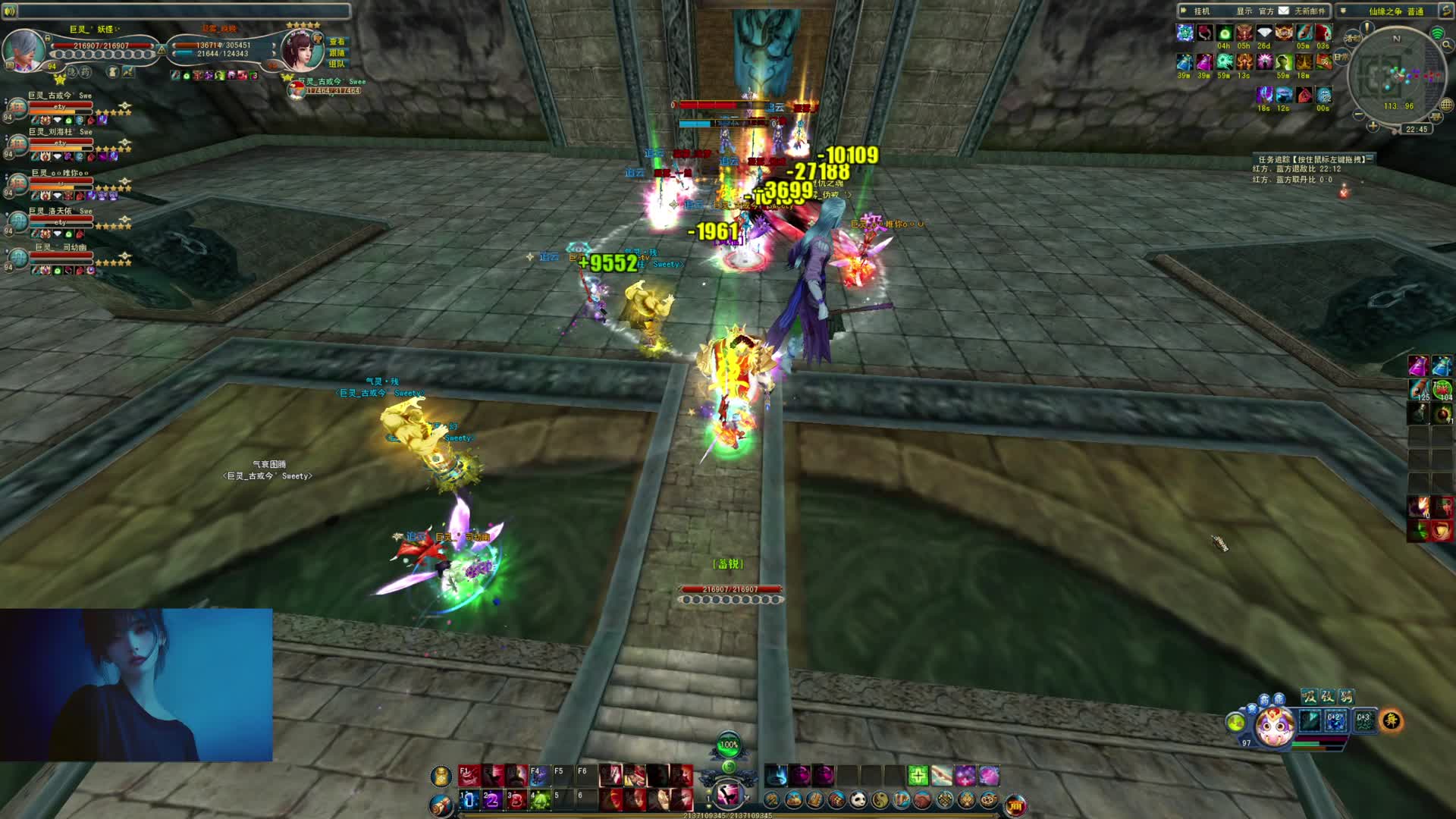Open the panda icon in bottom menu

[x=858, y=799]
